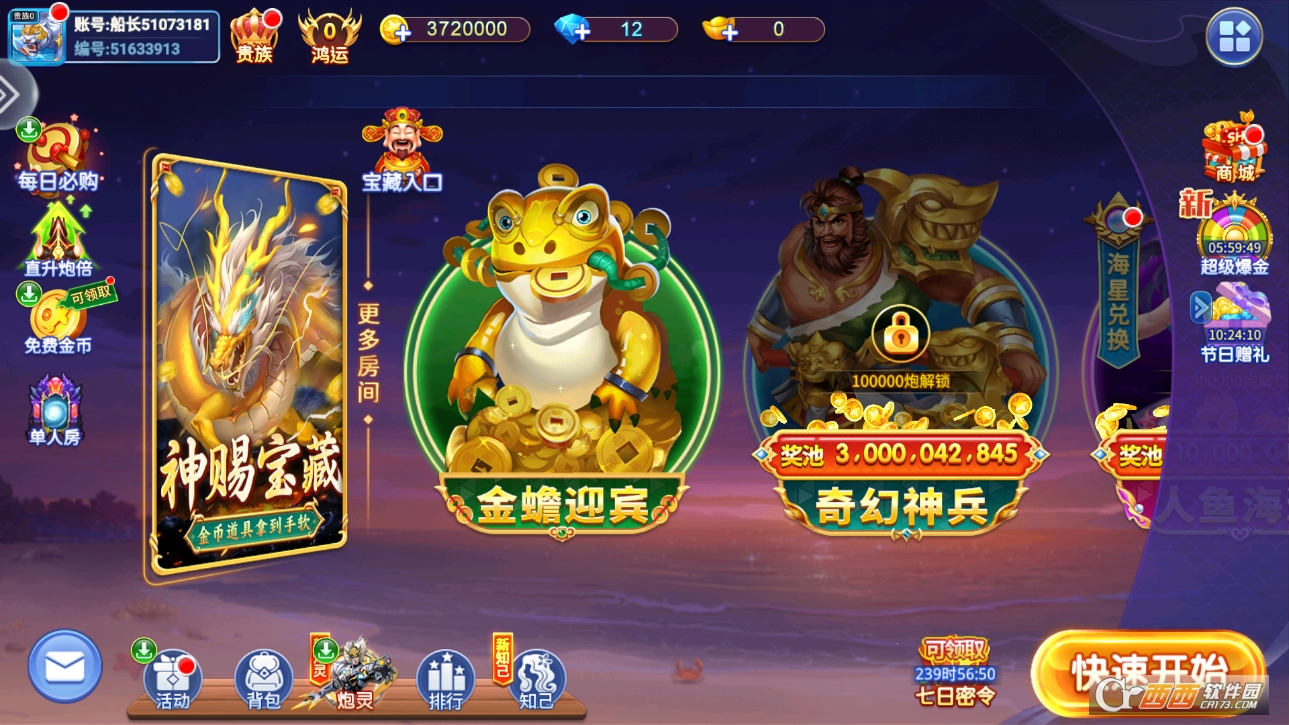
Task: Enter the 单人房 single-player room
Action: pyautogui.click(x=55, y=408)
